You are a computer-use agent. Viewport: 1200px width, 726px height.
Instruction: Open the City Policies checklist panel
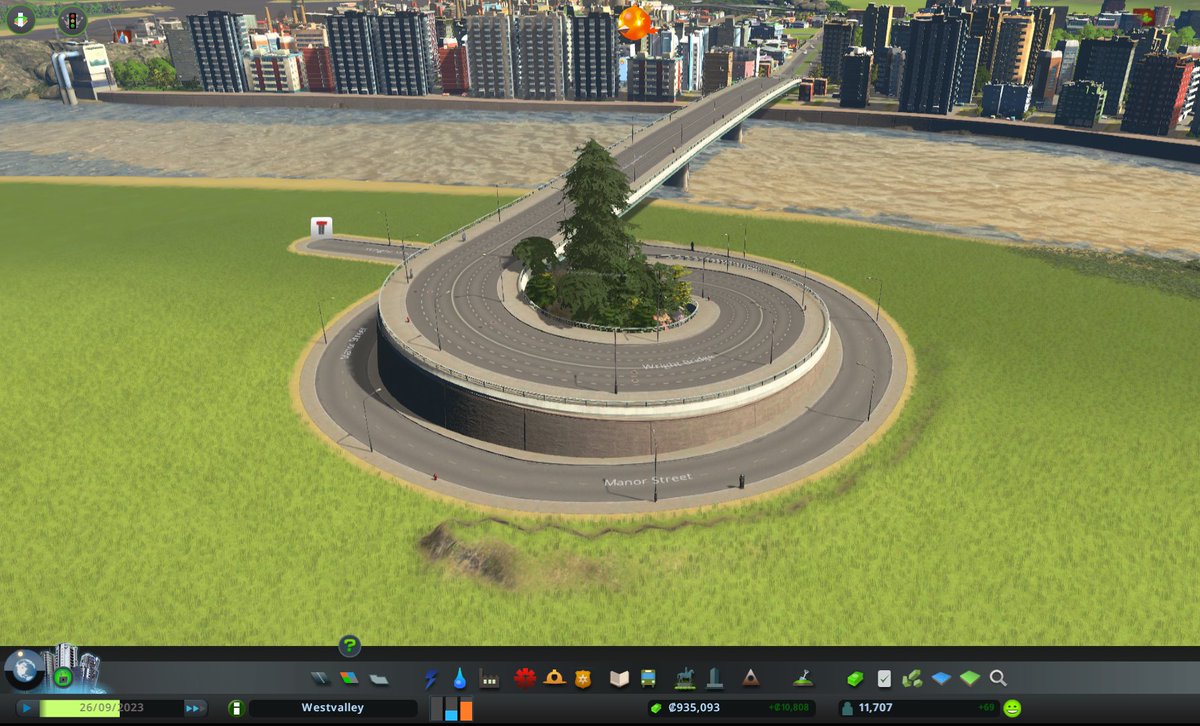click(884, 678)
